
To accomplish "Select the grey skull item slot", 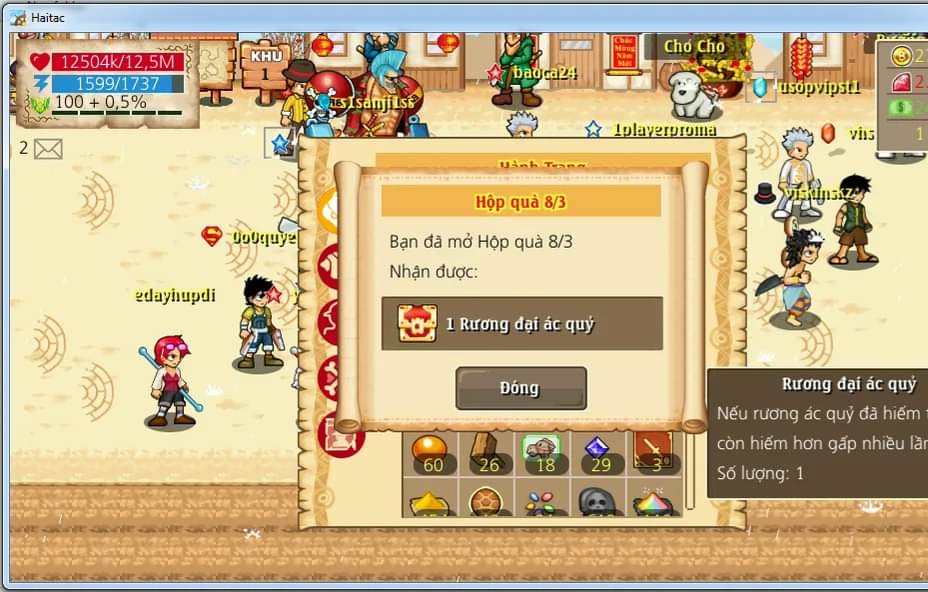I will pyautogui.click(x=598, y=502).
